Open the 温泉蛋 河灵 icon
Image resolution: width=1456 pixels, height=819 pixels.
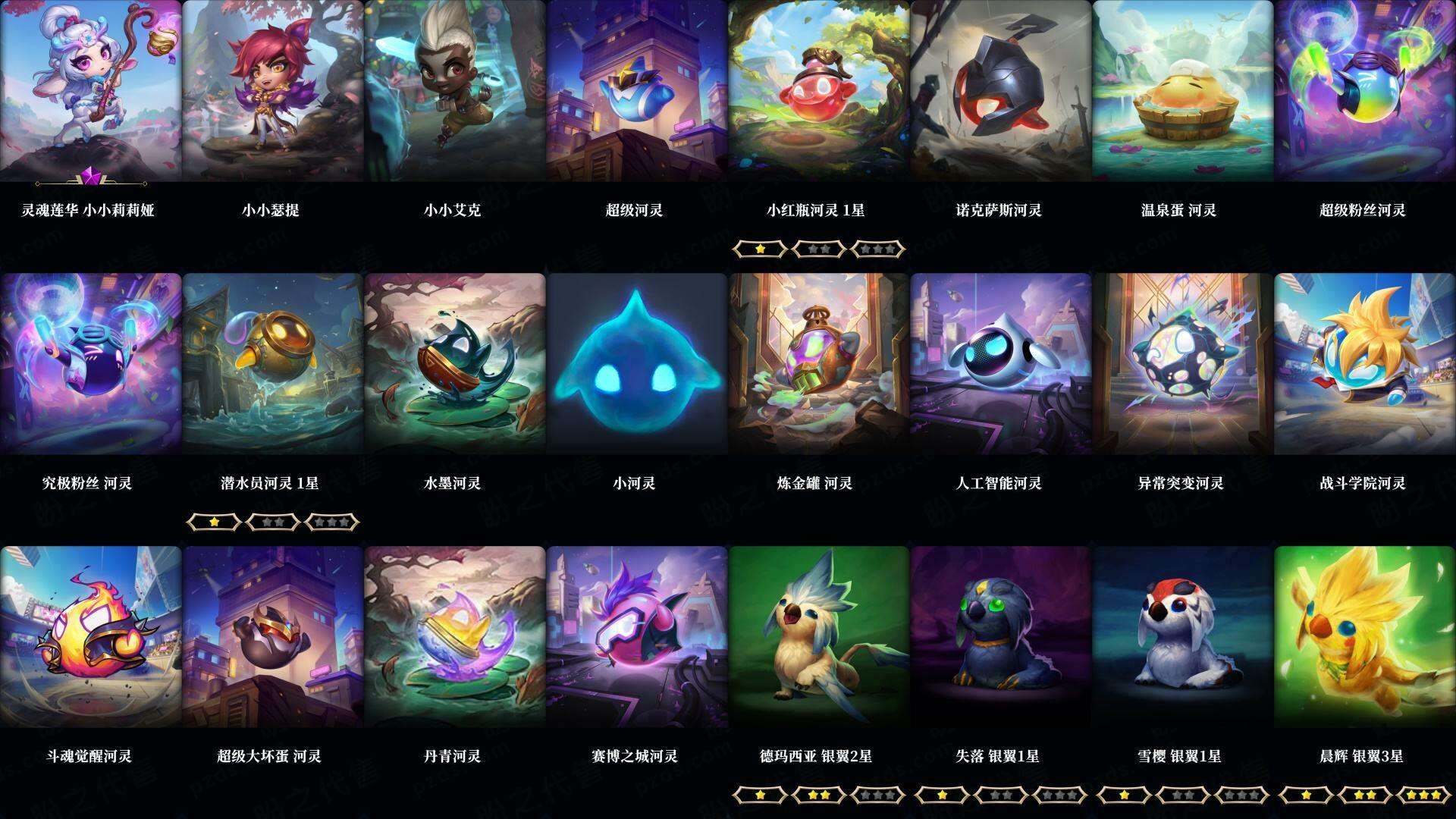pos(1184,91)
